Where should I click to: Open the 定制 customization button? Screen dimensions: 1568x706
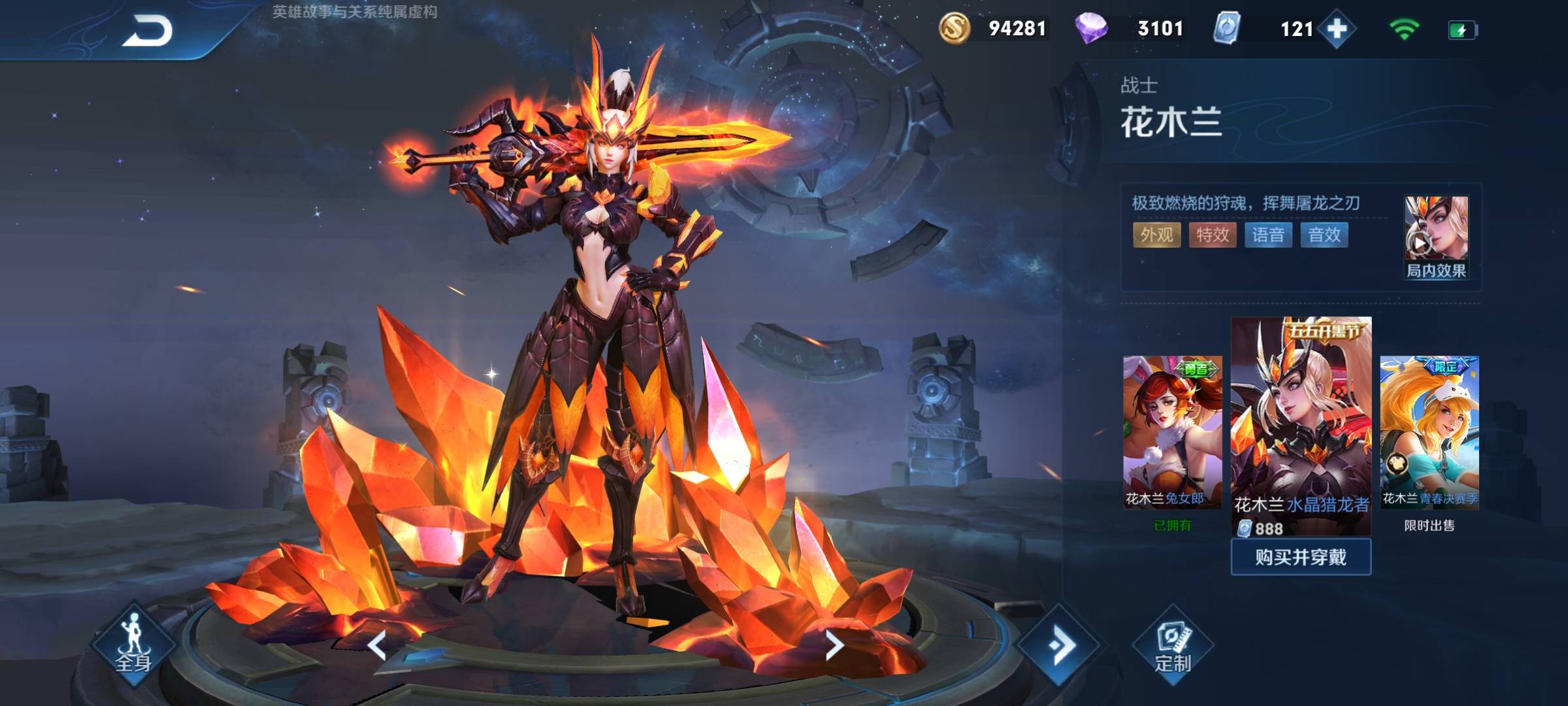tap(1173, 646)
